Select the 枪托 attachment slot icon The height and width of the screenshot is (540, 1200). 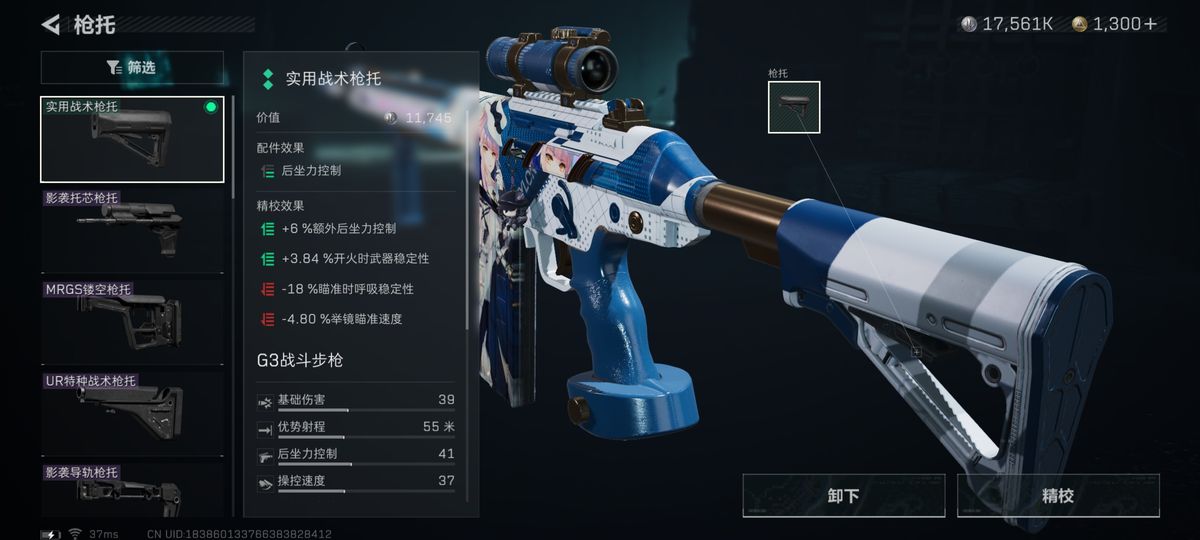point(794,107)
